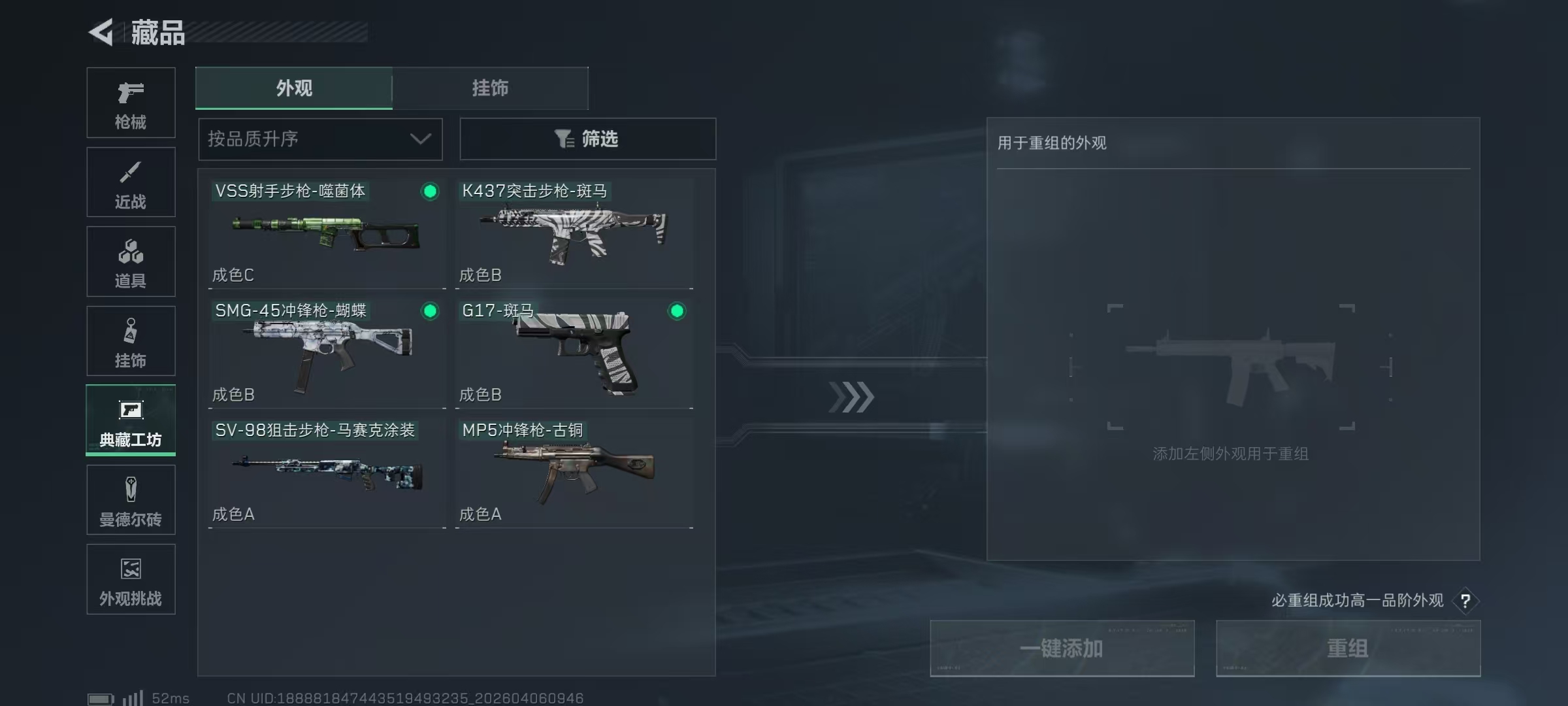1568x706 pixels.
Task: Expand the 筛选 filter panel
Action: (588, 139)
